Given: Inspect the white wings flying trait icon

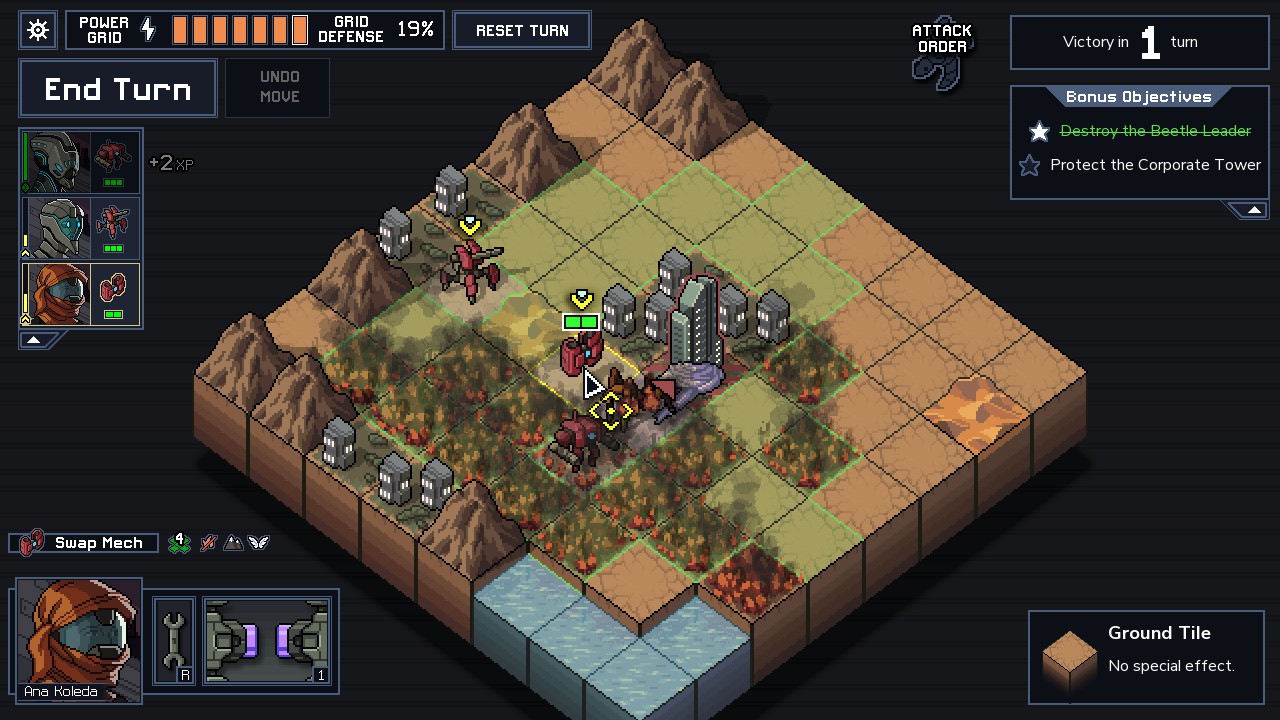Looking at the screenshot, I should pyautogui.click(x=259, y=543).
